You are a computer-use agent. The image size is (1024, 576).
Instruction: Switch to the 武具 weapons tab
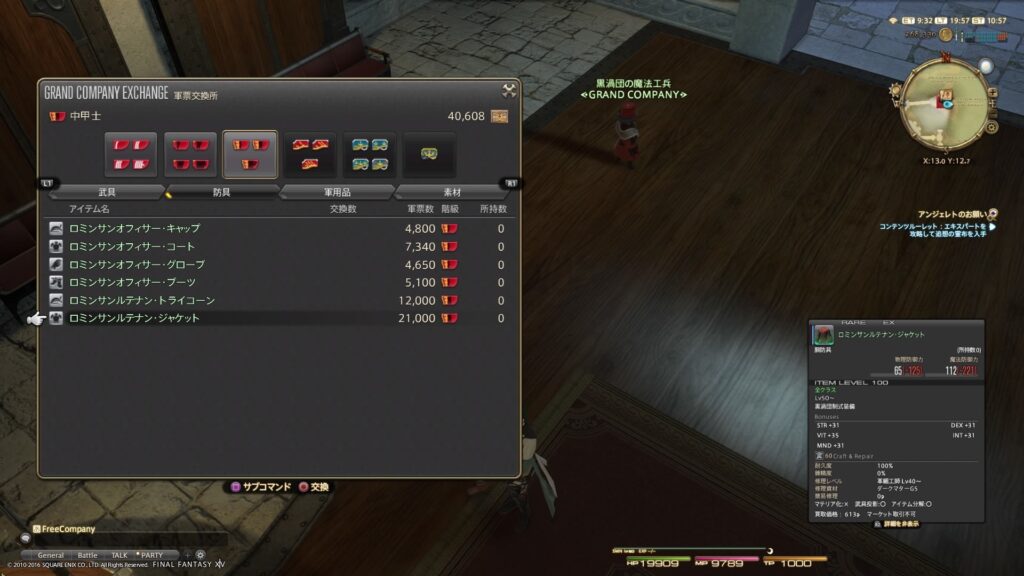pos(107,192)
